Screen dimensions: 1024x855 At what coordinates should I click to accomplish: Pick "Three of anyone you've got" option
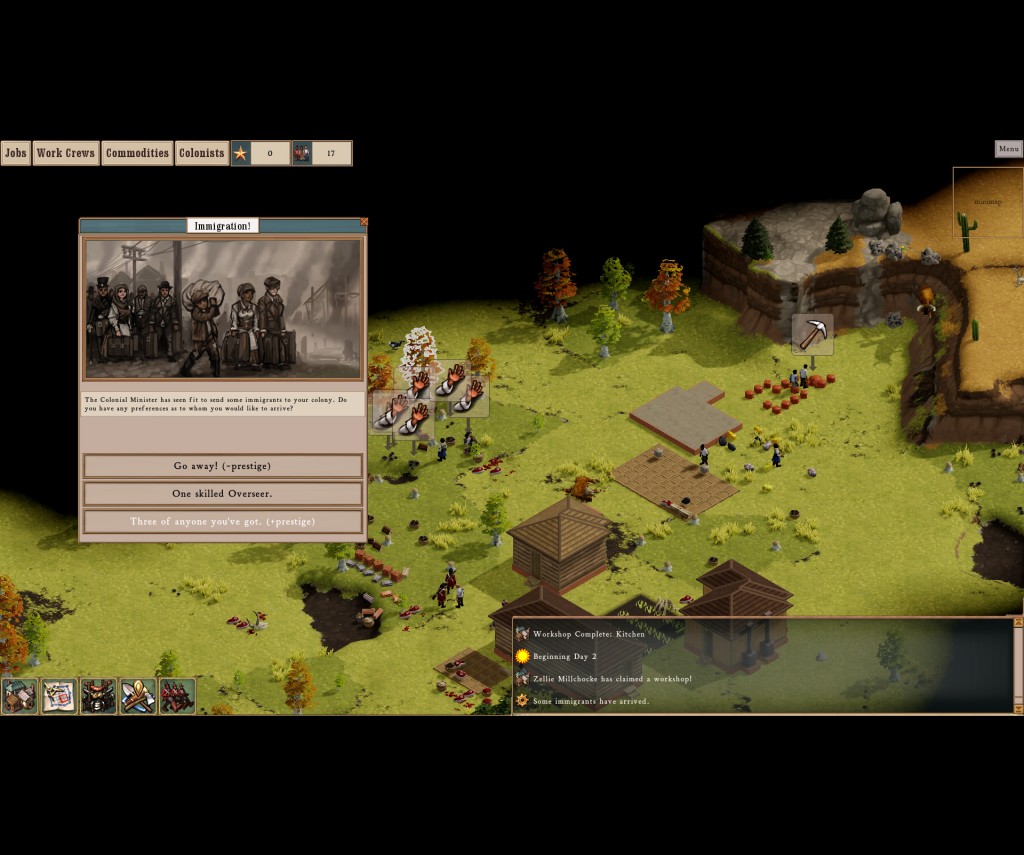coord(222,522)
